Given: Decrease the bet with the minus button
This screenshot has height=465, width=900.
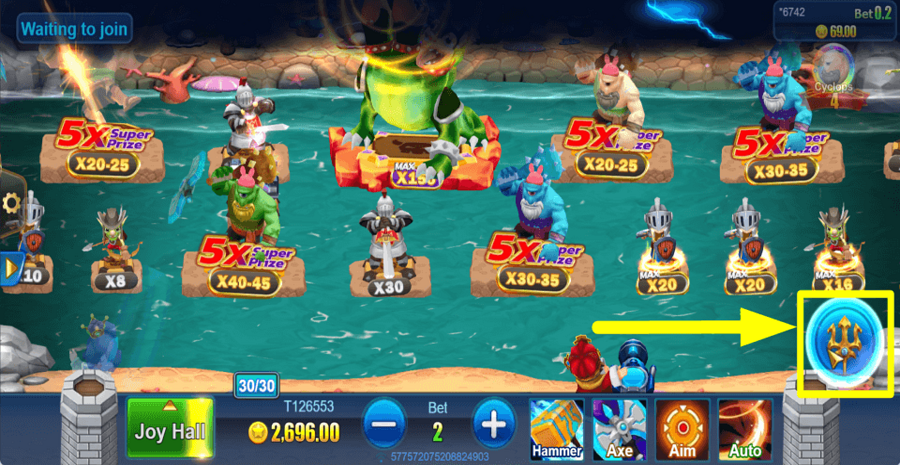Looking at the screenshot, I should (x=382, y=425).
